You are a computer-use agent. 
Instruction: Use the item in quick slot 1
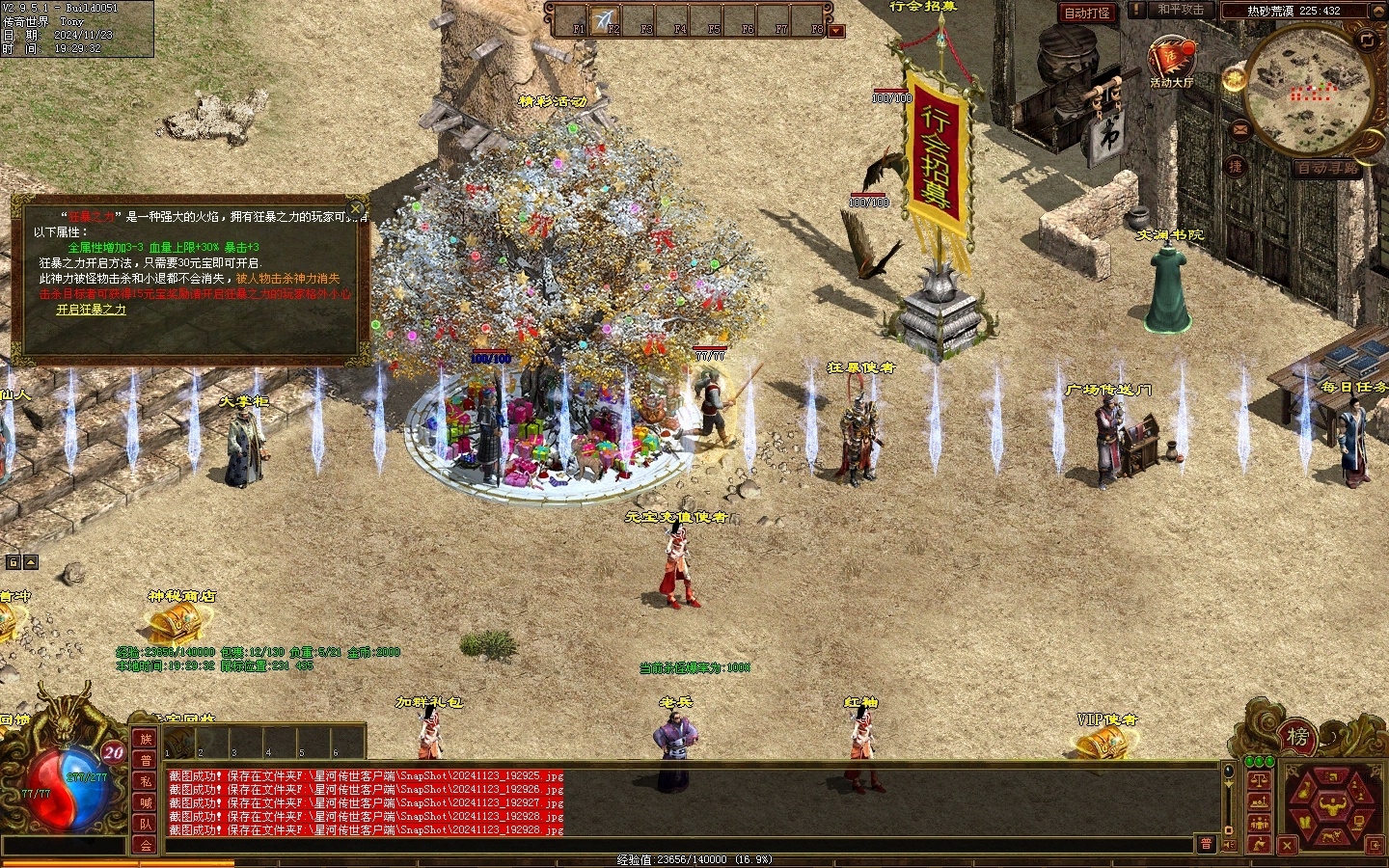click(x=178, y=742)
